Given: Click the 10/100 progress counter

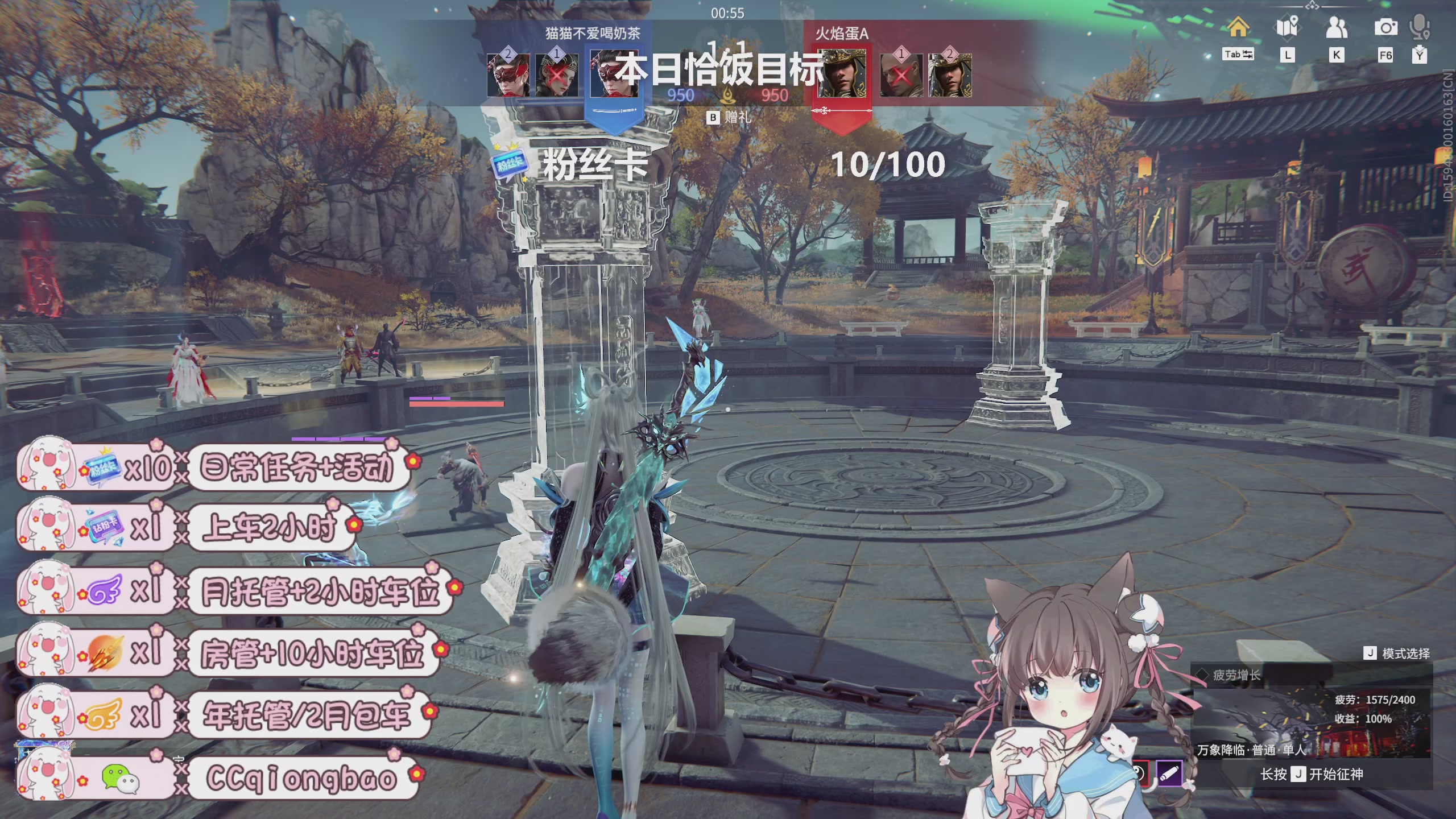Looking at the screenshot, I should (888, 165).
